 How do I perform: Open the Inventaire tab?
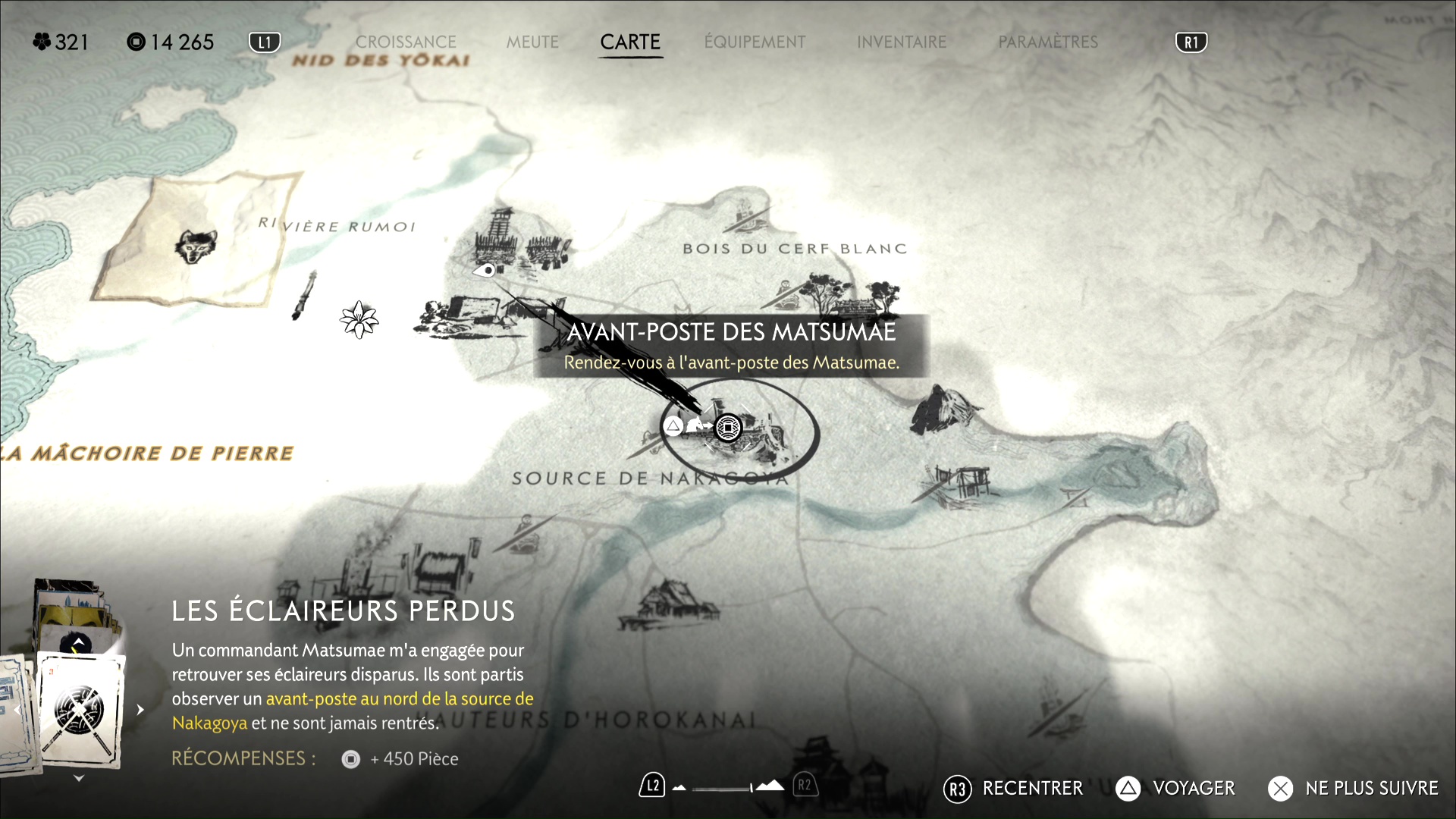(x=902, y=42)
